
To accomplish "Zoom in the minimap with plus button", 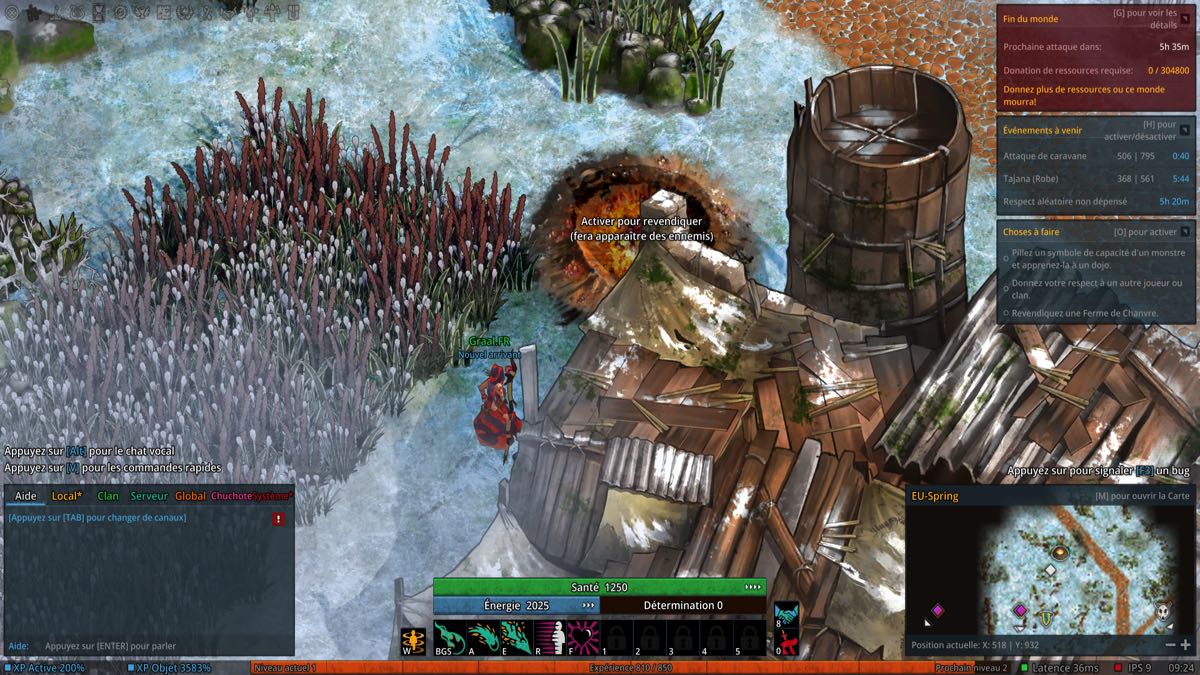I will (x=1186, y=645).
